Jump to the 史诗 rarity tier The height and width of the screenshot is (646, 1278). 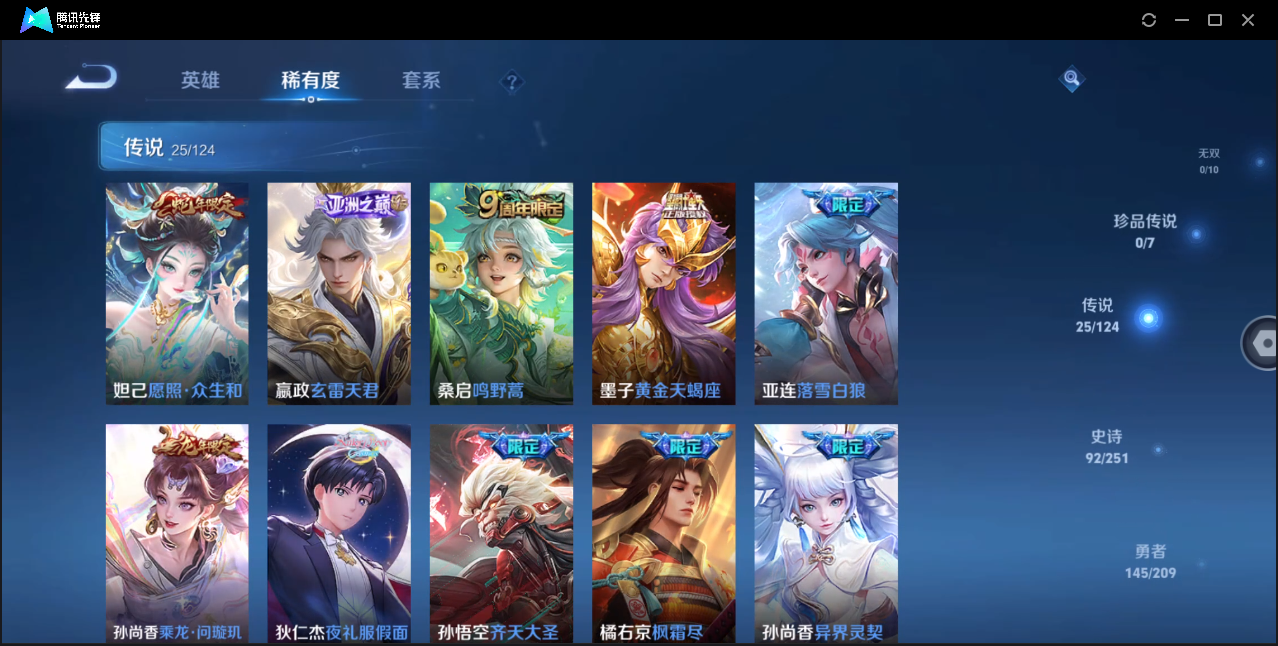pos(1106,447)
